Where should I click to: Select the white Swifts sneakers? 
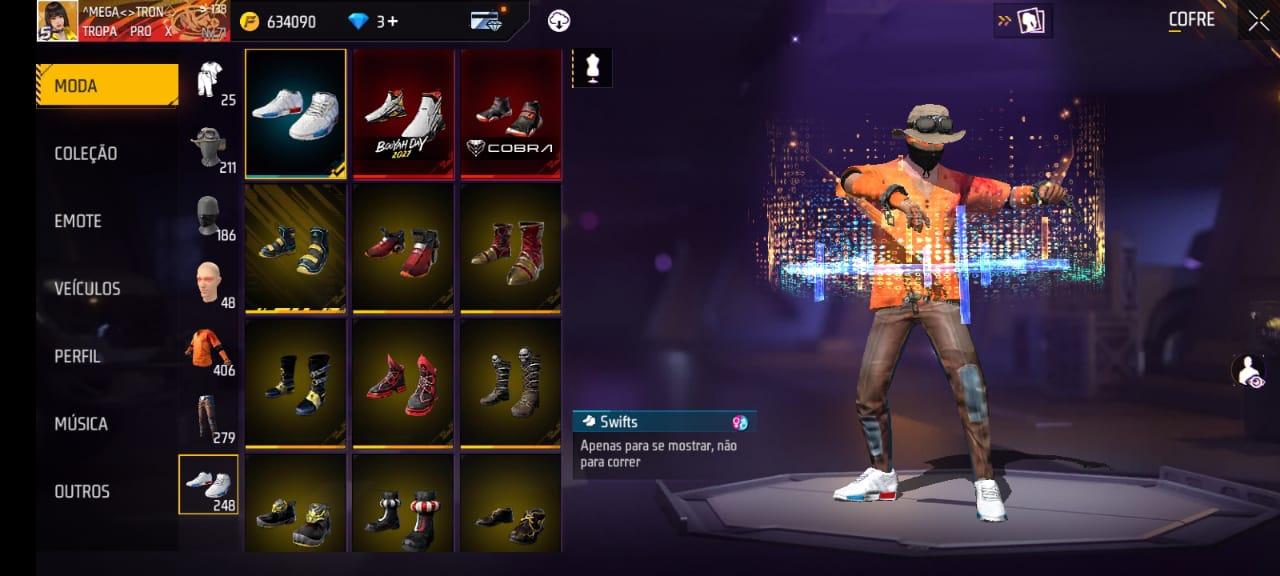(x=295, y=113)
